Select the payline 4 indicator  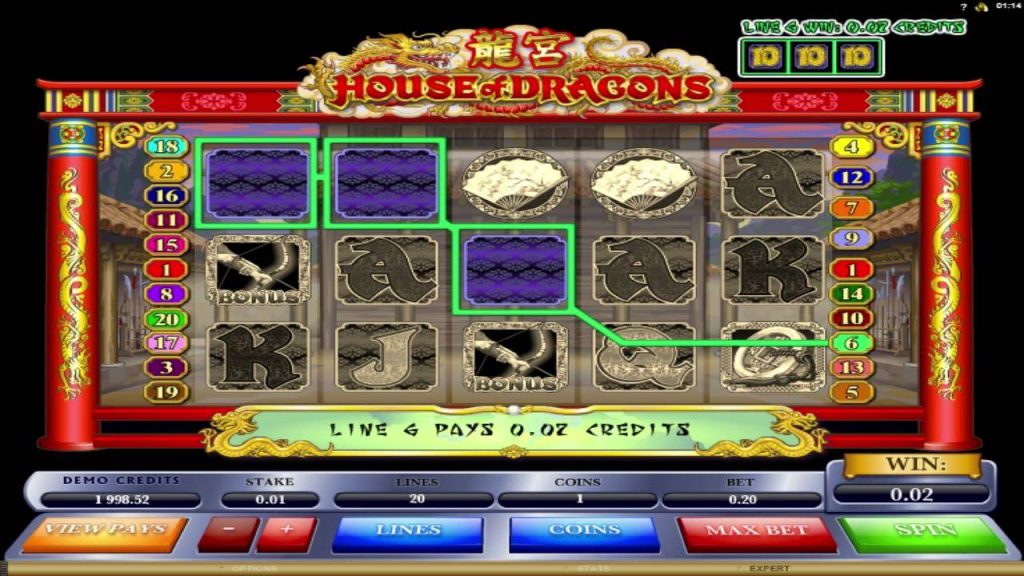tap(851, 147)
